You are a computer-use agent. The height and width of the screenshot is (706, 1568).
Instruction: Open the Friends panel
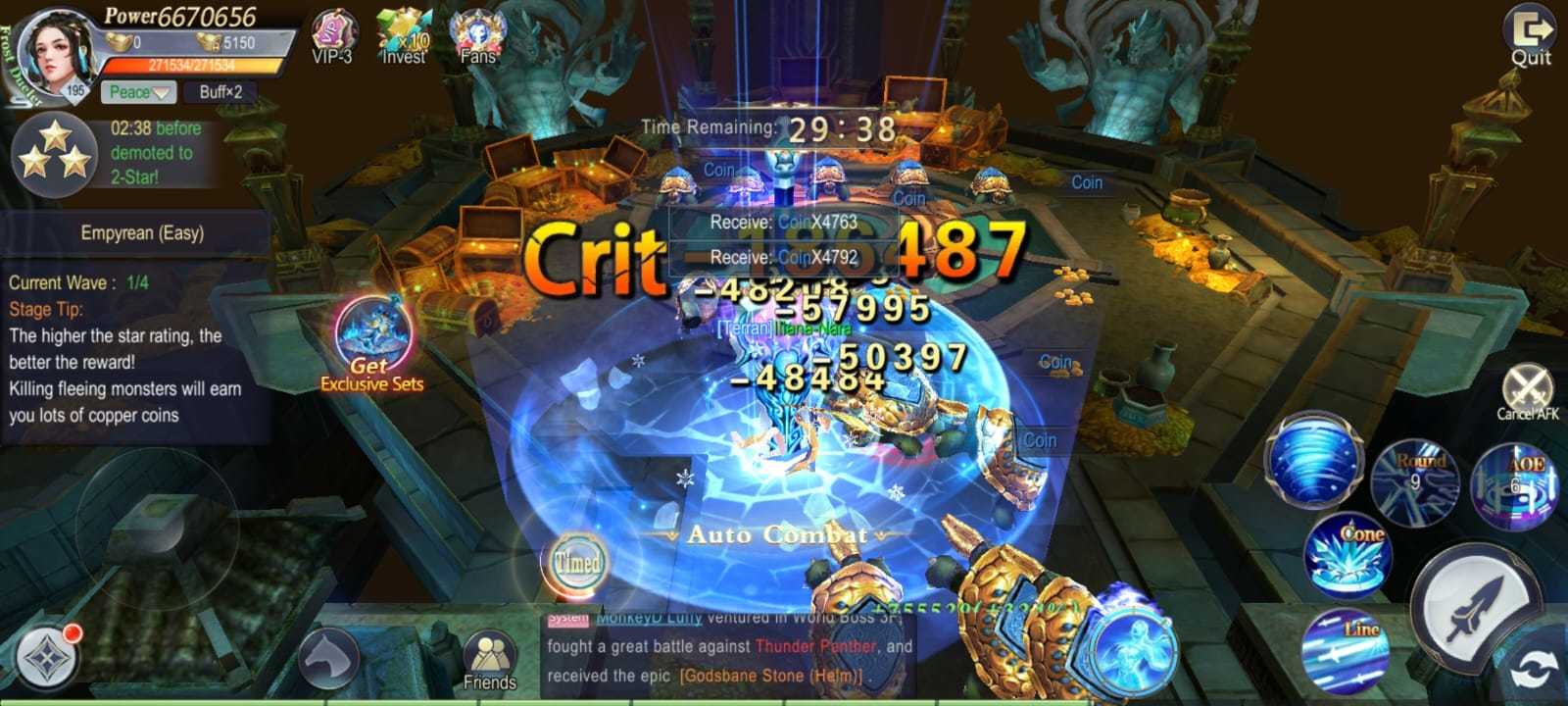(x=488, y=652)
